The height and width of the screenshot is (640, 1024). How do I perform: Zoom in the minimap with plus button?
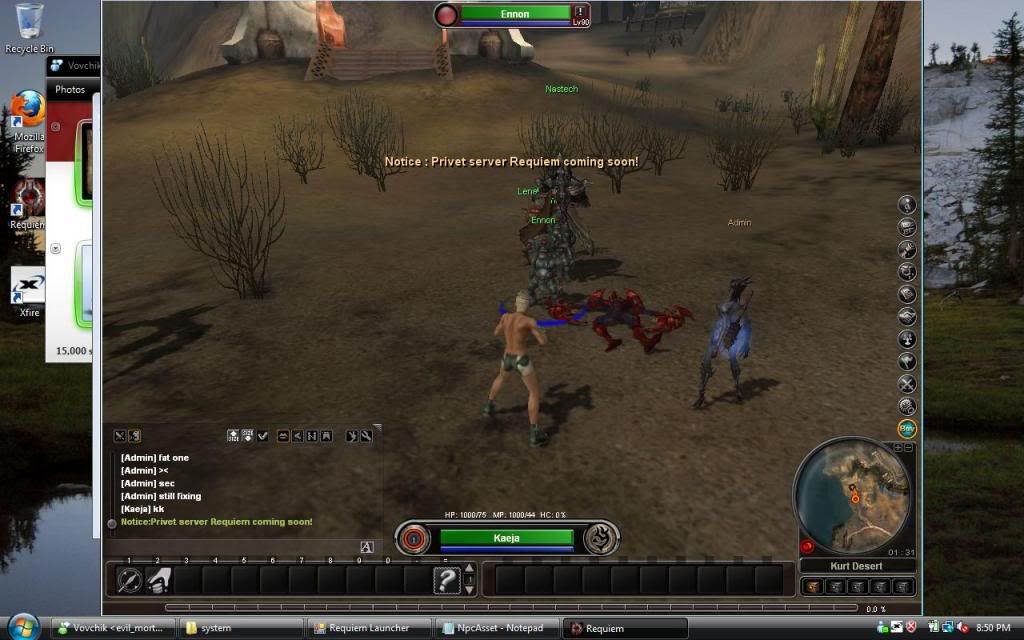click(896, 448)
